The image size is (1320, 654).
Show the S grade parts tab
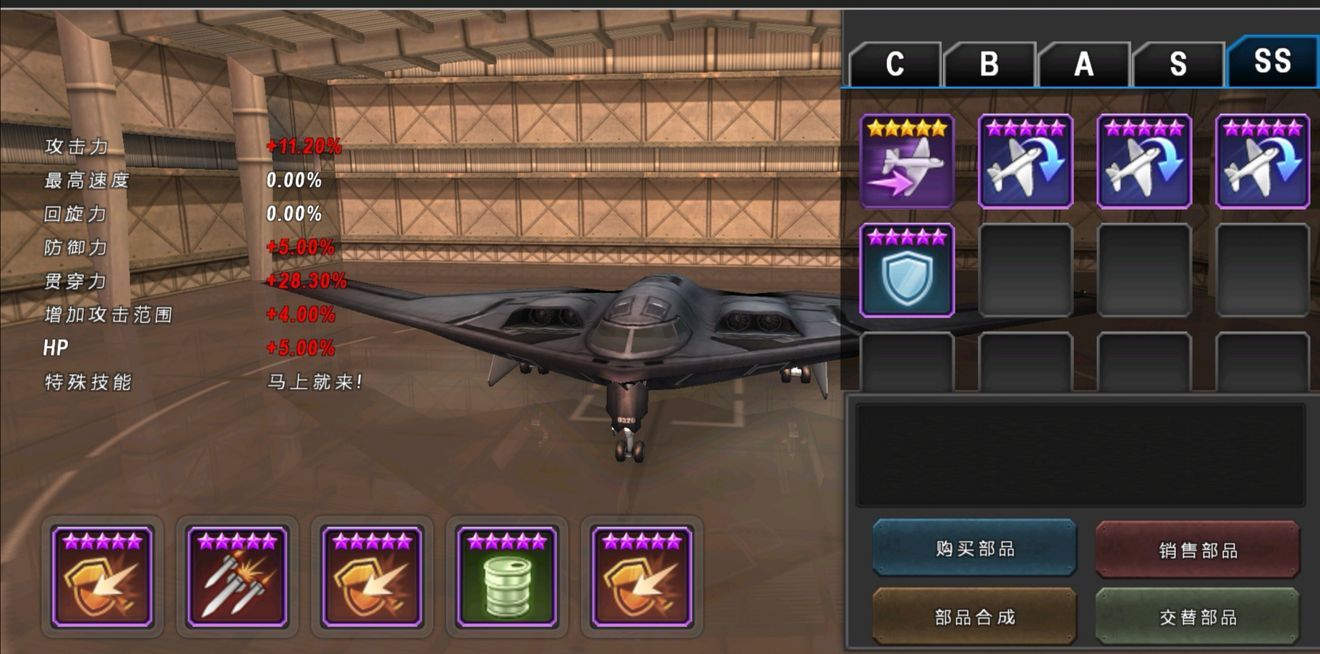[1178, 65]
